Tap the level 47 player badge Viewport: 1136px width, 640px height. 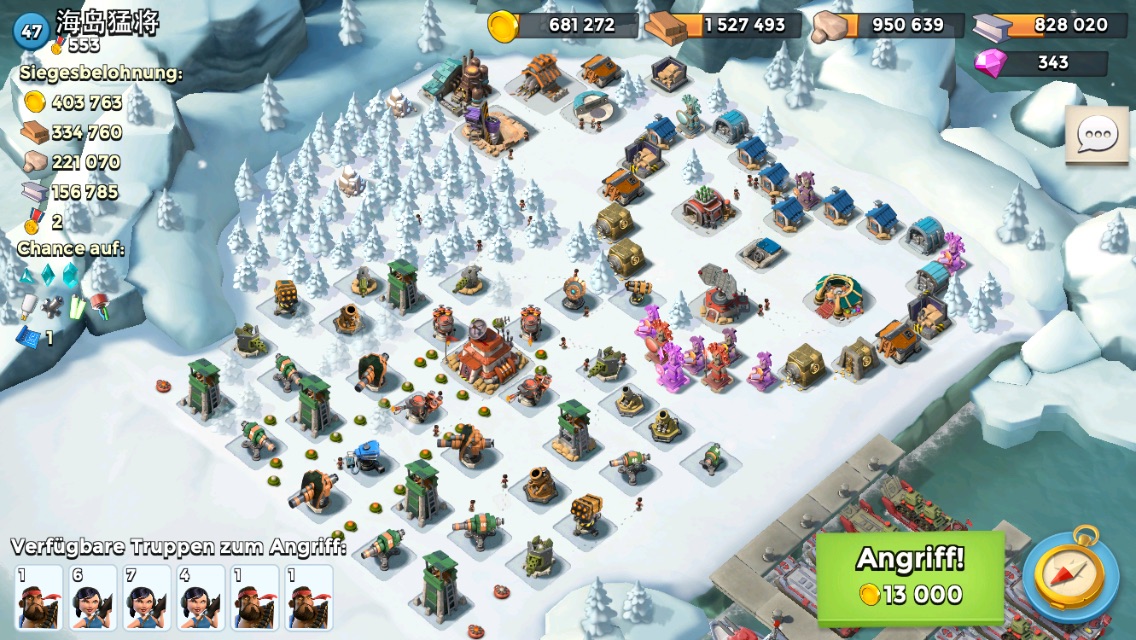coord(31,30)
